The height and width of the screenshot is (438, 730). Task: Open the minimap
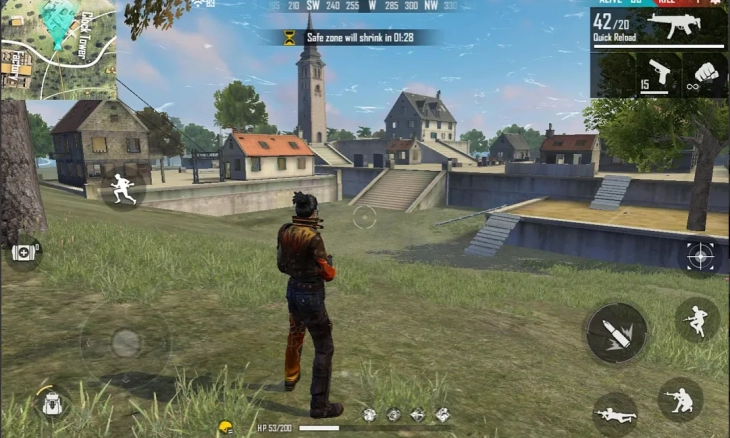(x=58, y=49)
